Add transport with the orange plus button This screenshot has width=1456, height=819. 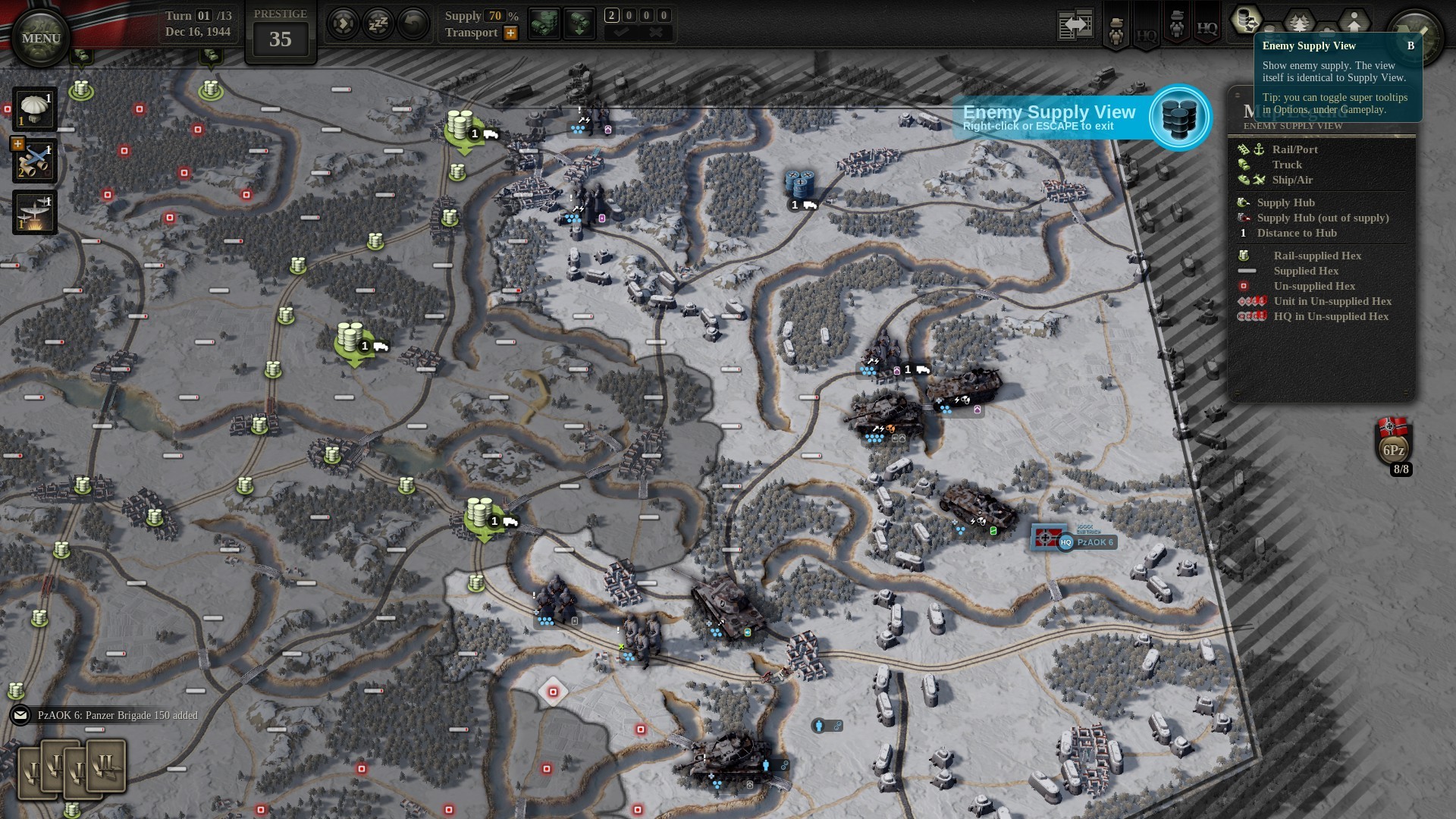click(x=511, y=33)
